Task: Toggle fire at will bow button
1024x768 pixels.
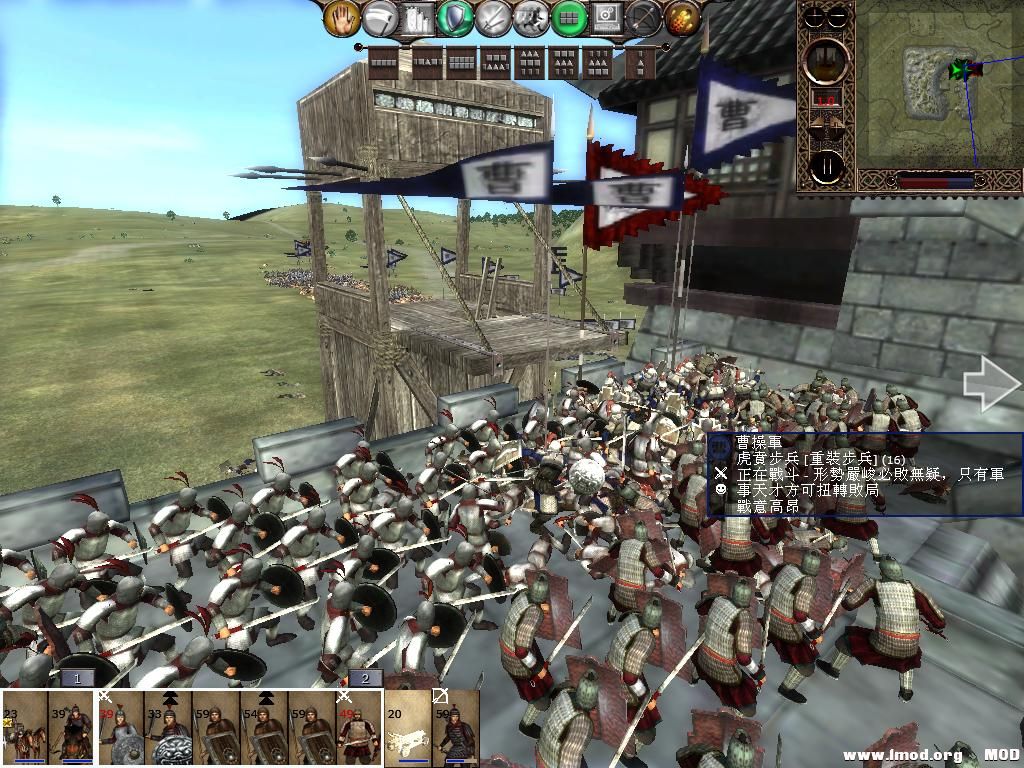Action: tap(645, 17)
